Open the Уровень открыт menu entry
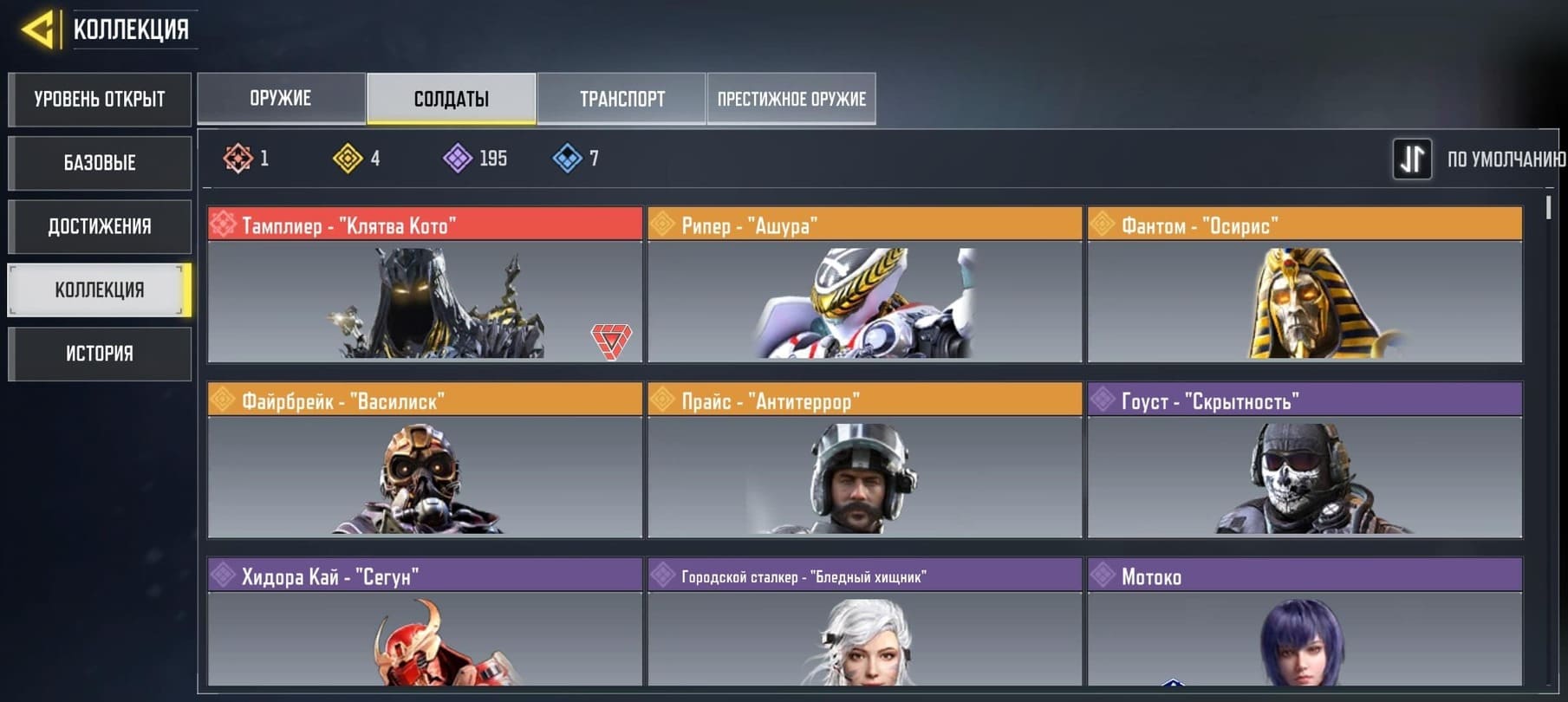Viewport: 1568px width, 702px height. (100, 100)
